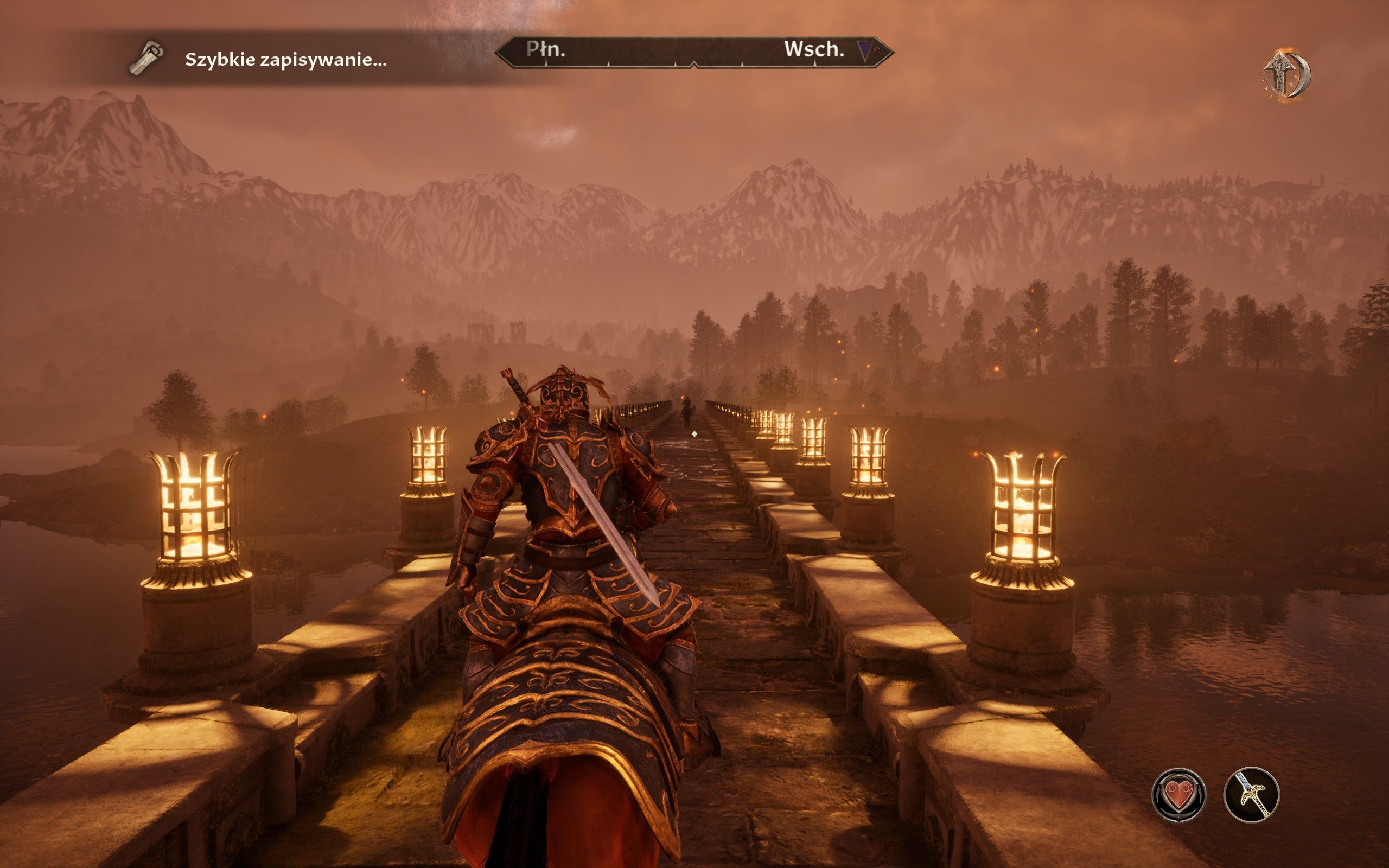
Task: Click the purple quest marker on compass
Action: [x=865, y=50]
